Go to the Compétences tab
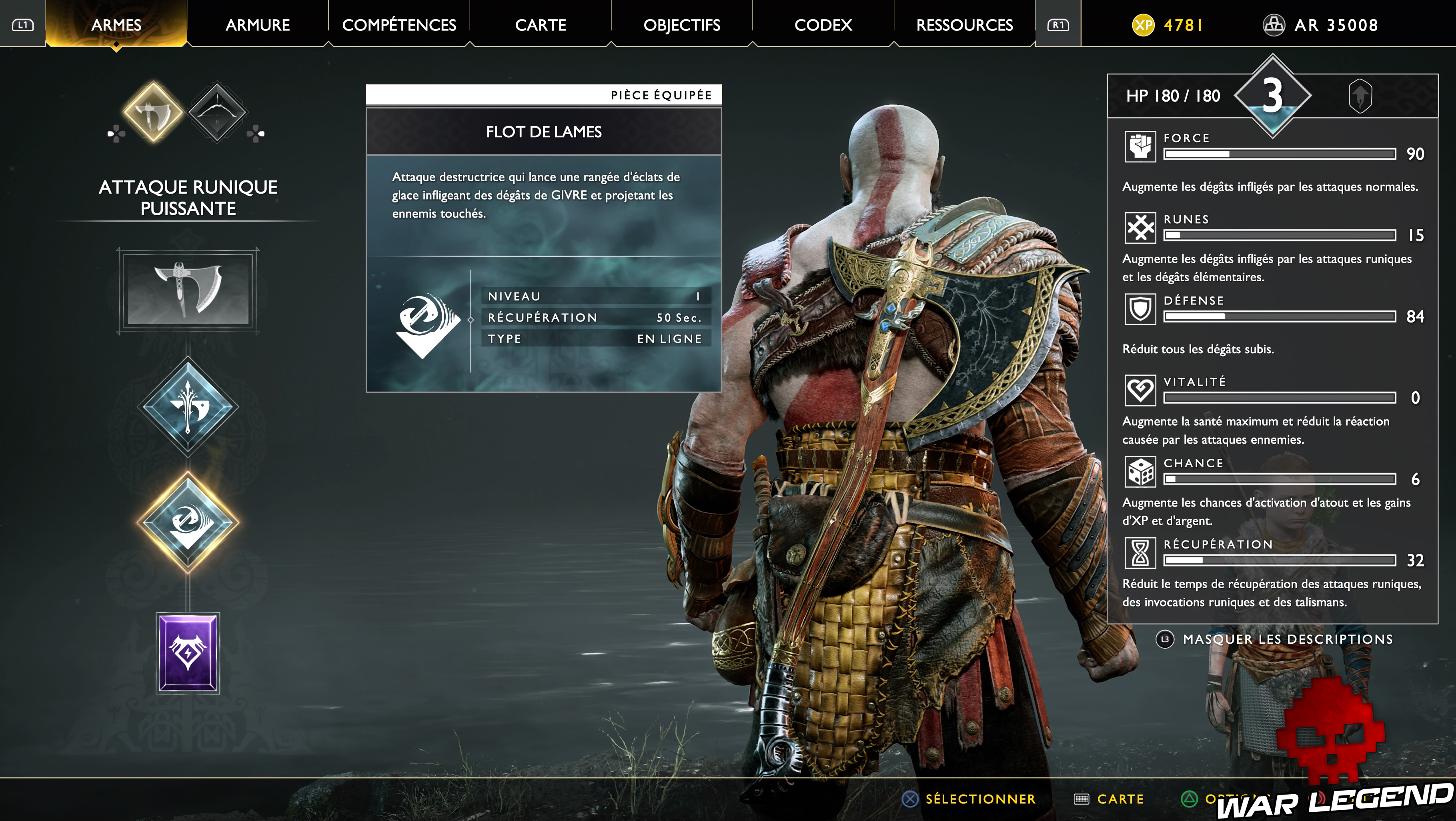Viewport: 1456px width, 821px height. (399, 25)
